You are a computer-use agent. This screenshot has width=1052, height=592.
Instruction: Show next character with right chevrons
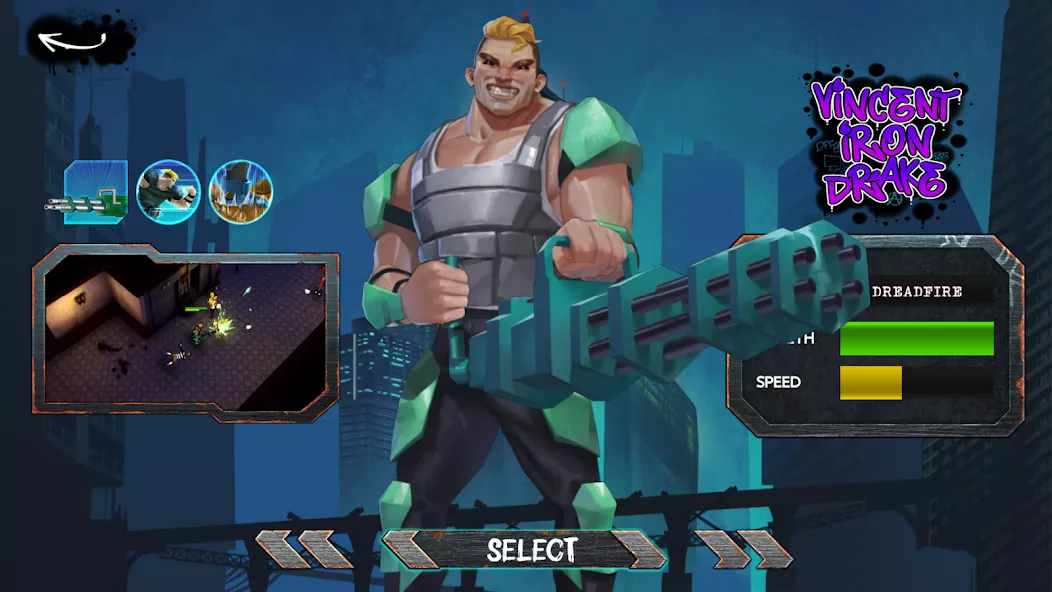743,550
